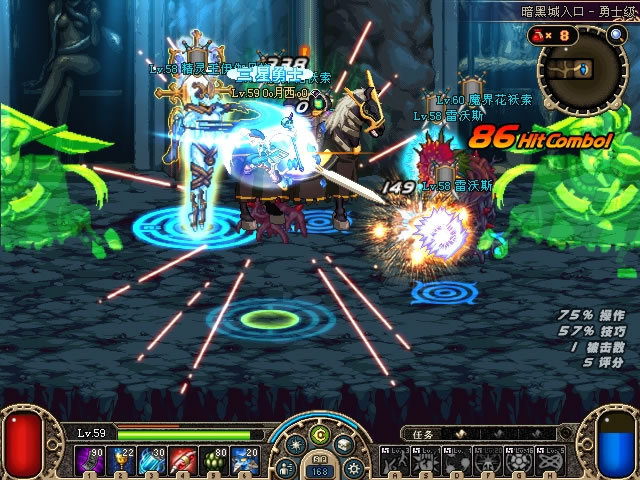Open the gear settings button
640x480 pixels.
tap(352, 466)
